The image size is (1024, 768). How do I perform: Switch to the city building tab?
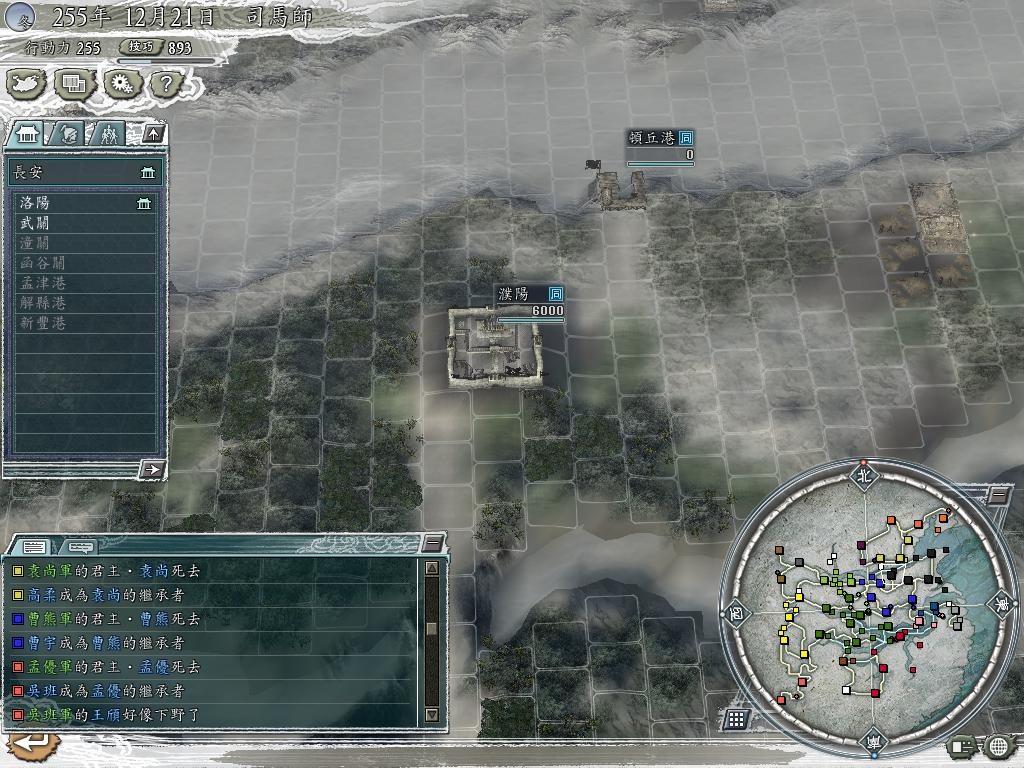(x=28, y=133)
